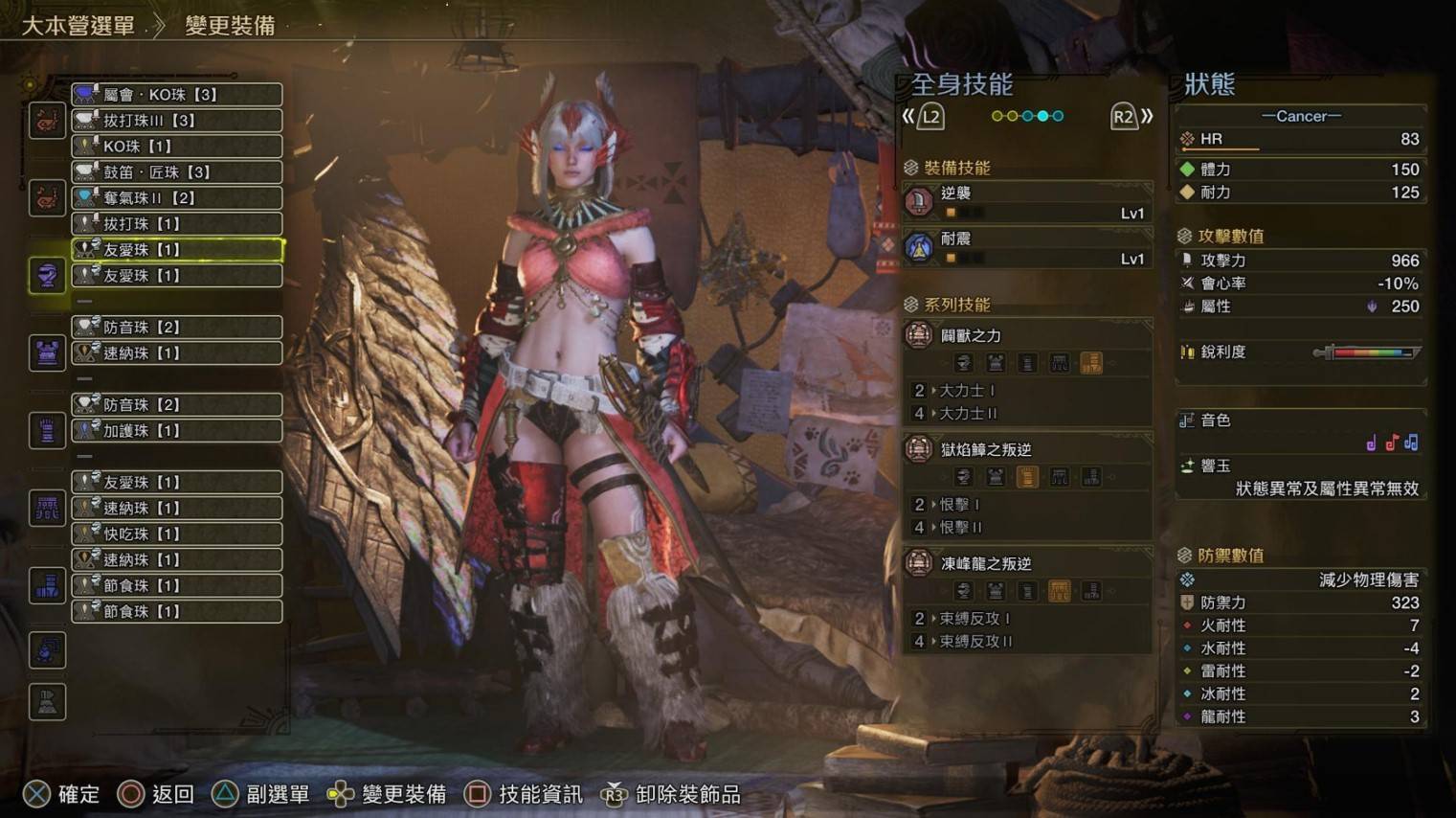1456x818 pixels.
Task: Select the 屬會·KO珠【3】 decoration row
Action: [177, 95]
